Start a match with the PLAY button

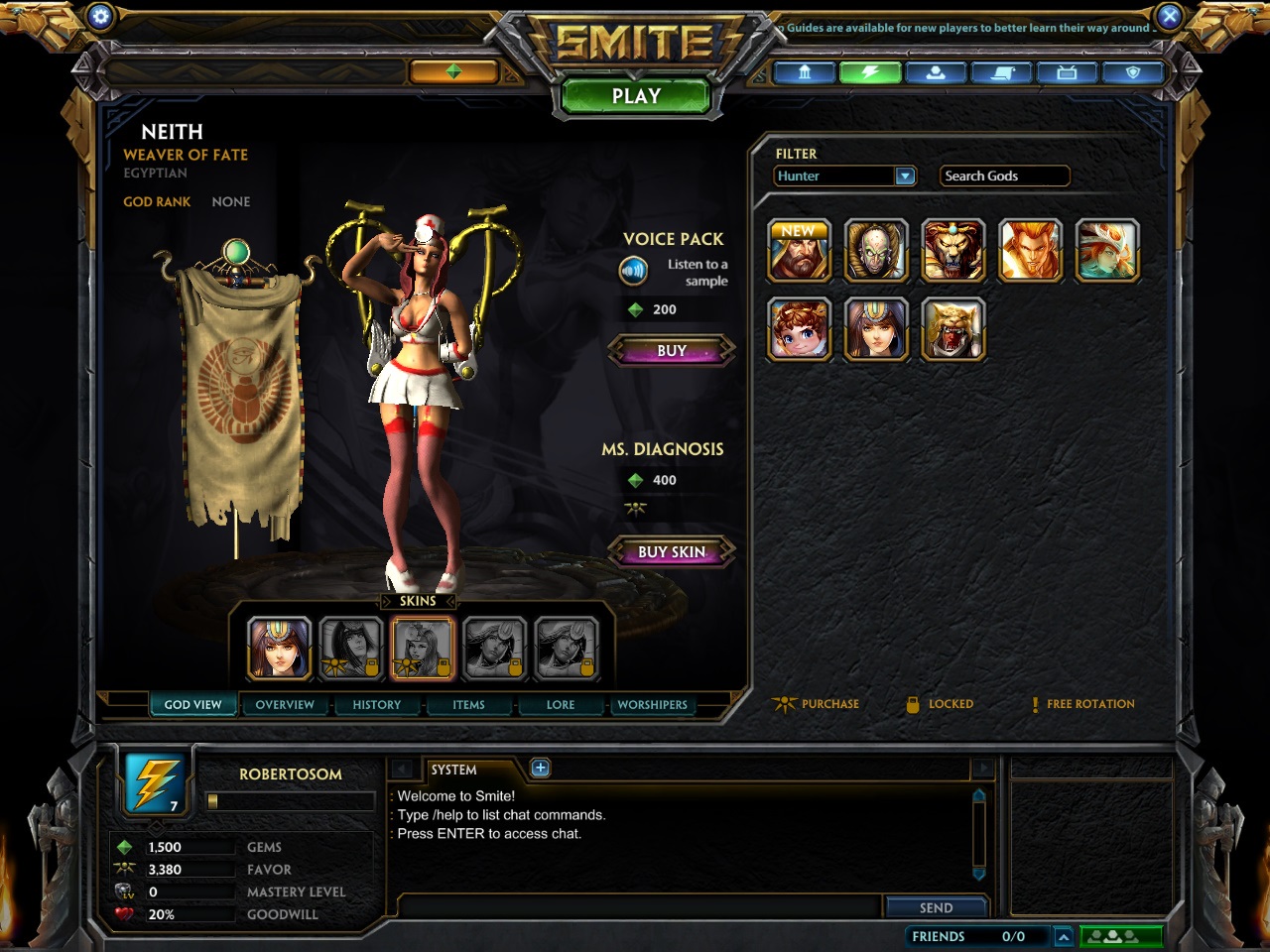[x=636, y=96]
